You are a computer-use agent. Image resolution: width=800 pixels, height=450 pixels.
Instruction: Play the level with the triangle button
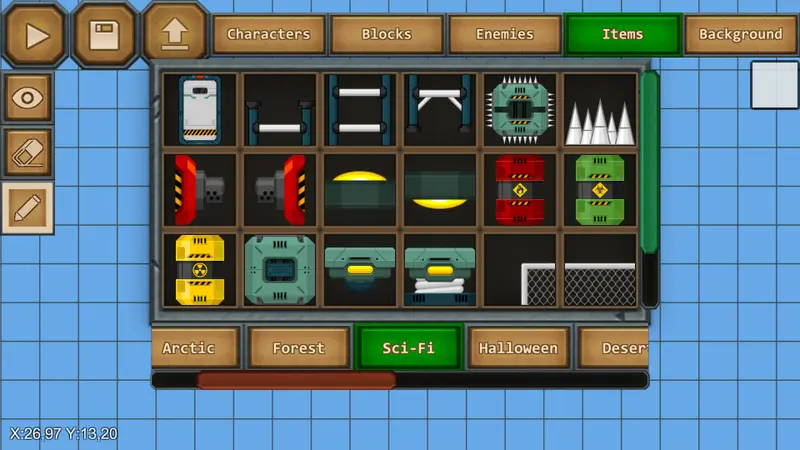pyautogui.click(x=35, y=35)
